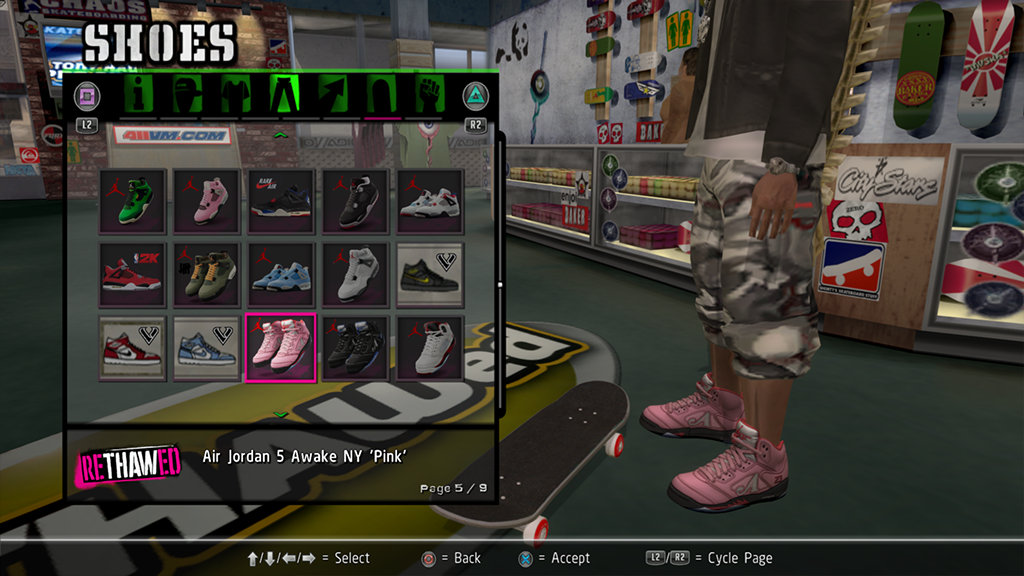The width and height of the screenshot is (1024, 576).
Task: Choose the red and white Jordan 1 shoe
Action: tap(132, 348)
